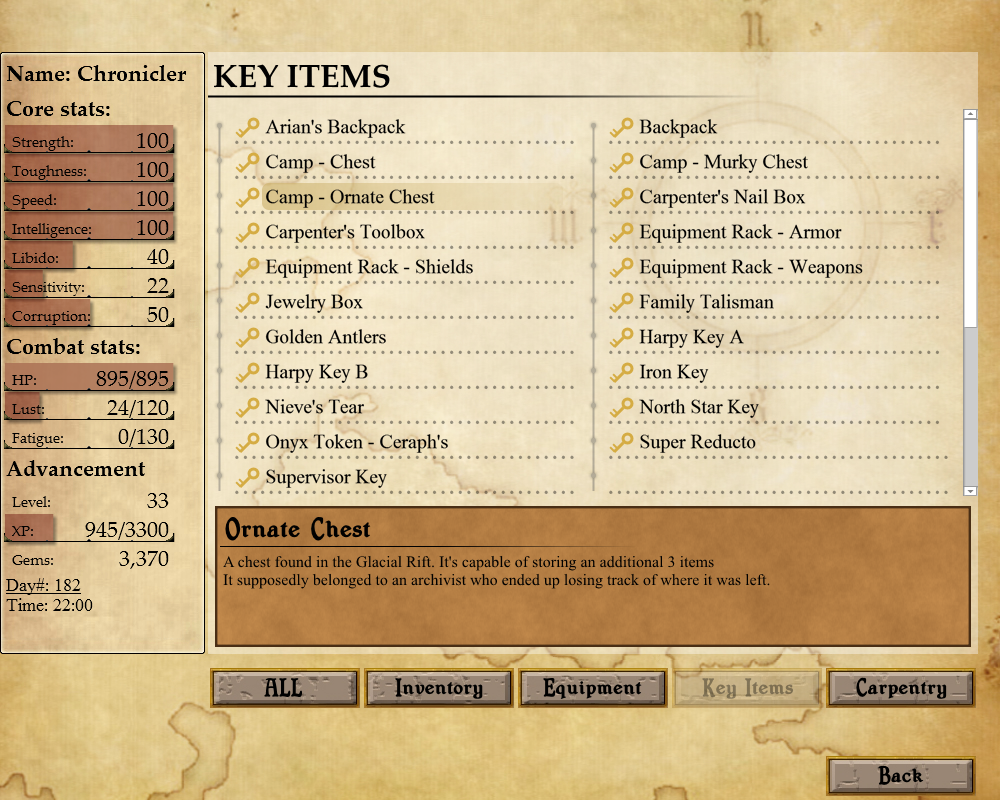Show ALL items category

pos(284,688)
